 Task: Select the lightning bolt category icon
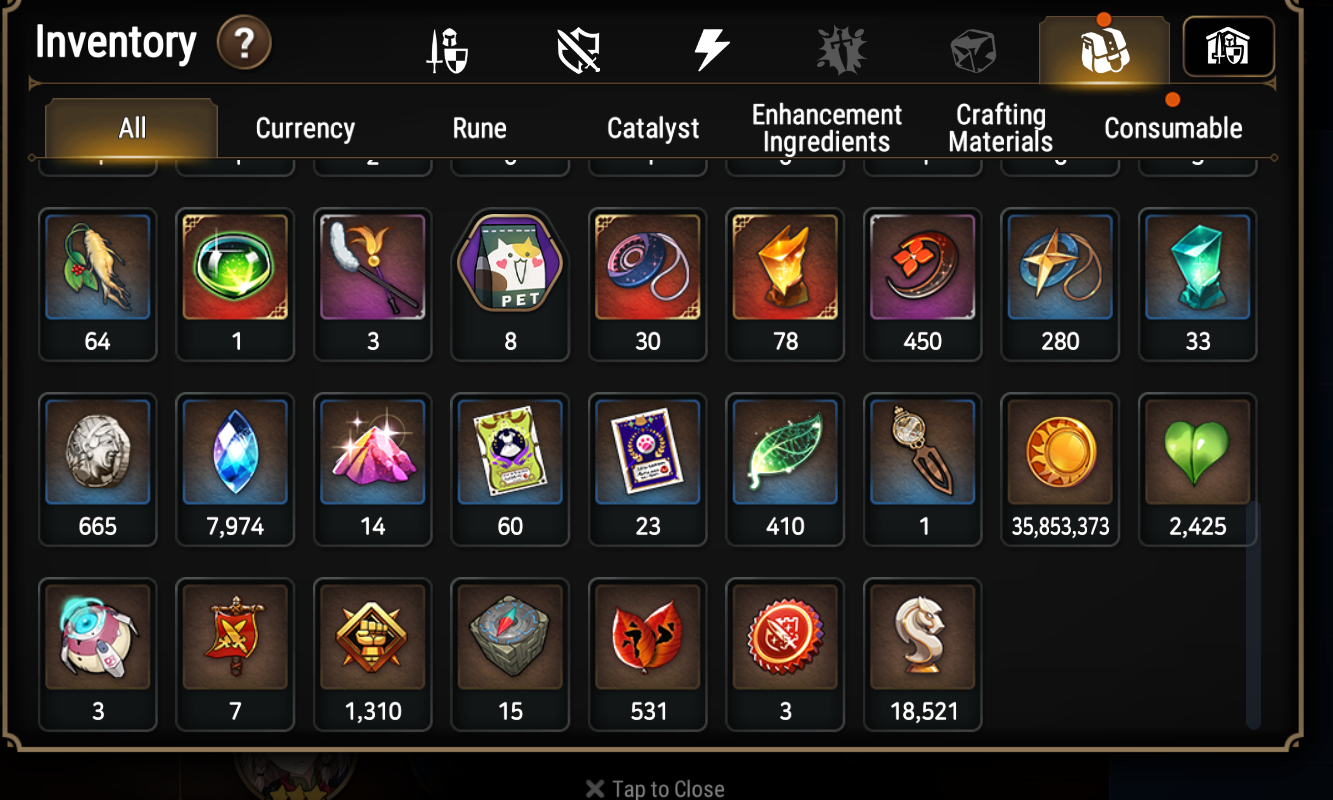click(x=711, y=48)
